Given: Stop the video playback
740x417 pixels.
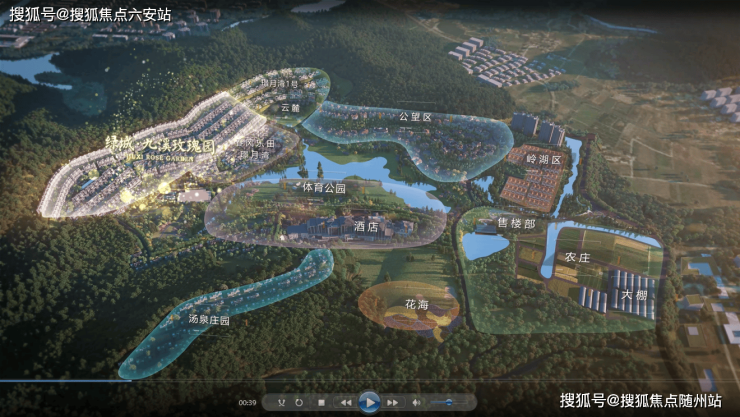Looking at the screenshot, I should [x=321, y=402].
